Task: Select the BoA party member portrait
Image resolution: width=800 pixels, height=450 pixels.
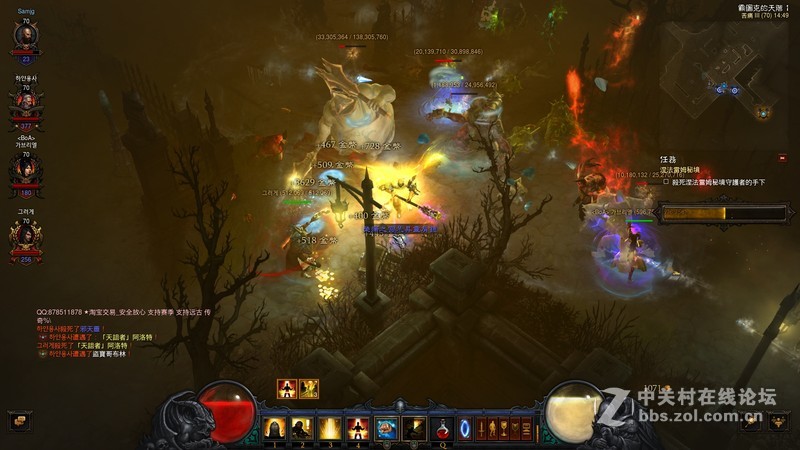Action: (x=25, y=165)
